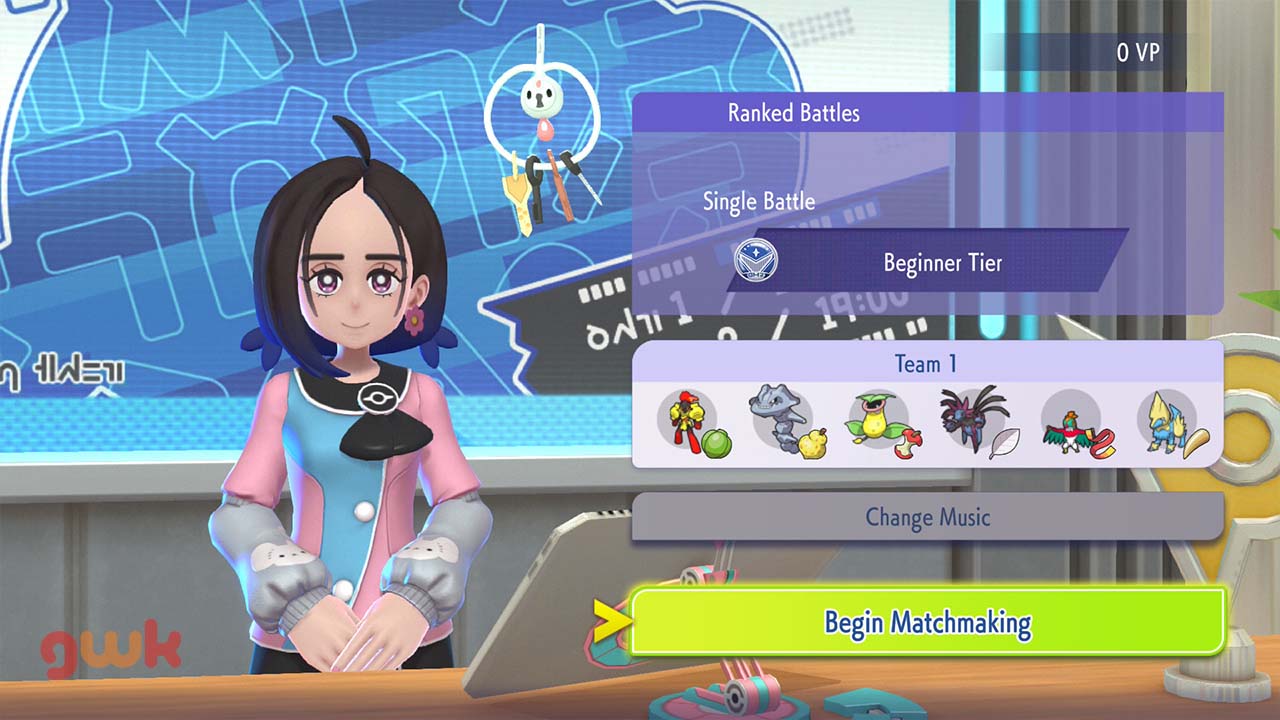Image resolution: width=1280 pixels, height=720 pixels.
Task: Open the Team 1 header
Action: pyautogui.click(x=927, y=363)
